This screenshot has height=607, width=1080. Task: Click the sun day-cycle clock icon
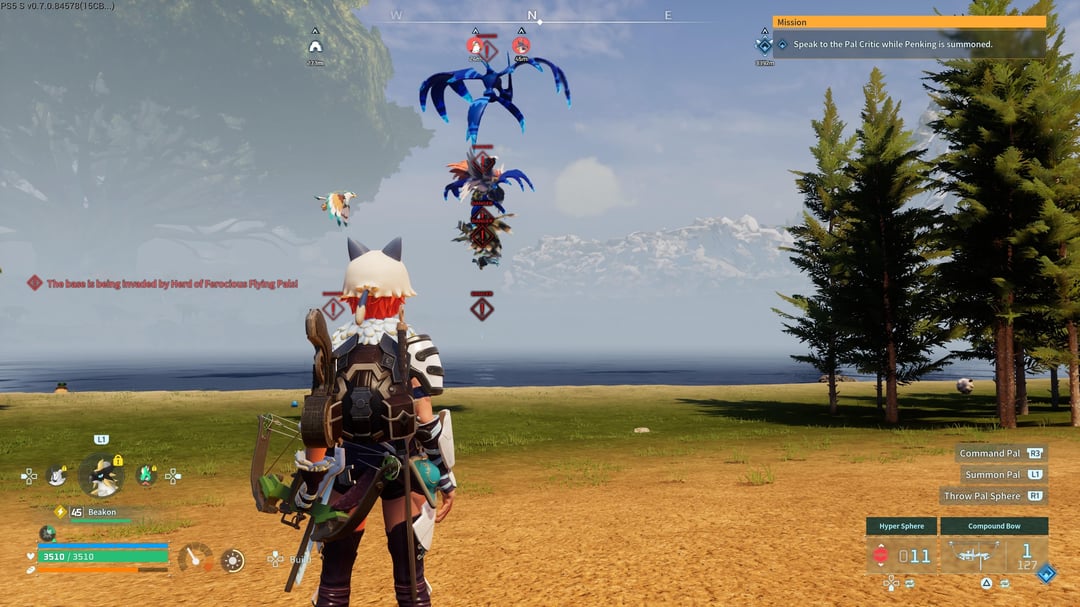232,561
